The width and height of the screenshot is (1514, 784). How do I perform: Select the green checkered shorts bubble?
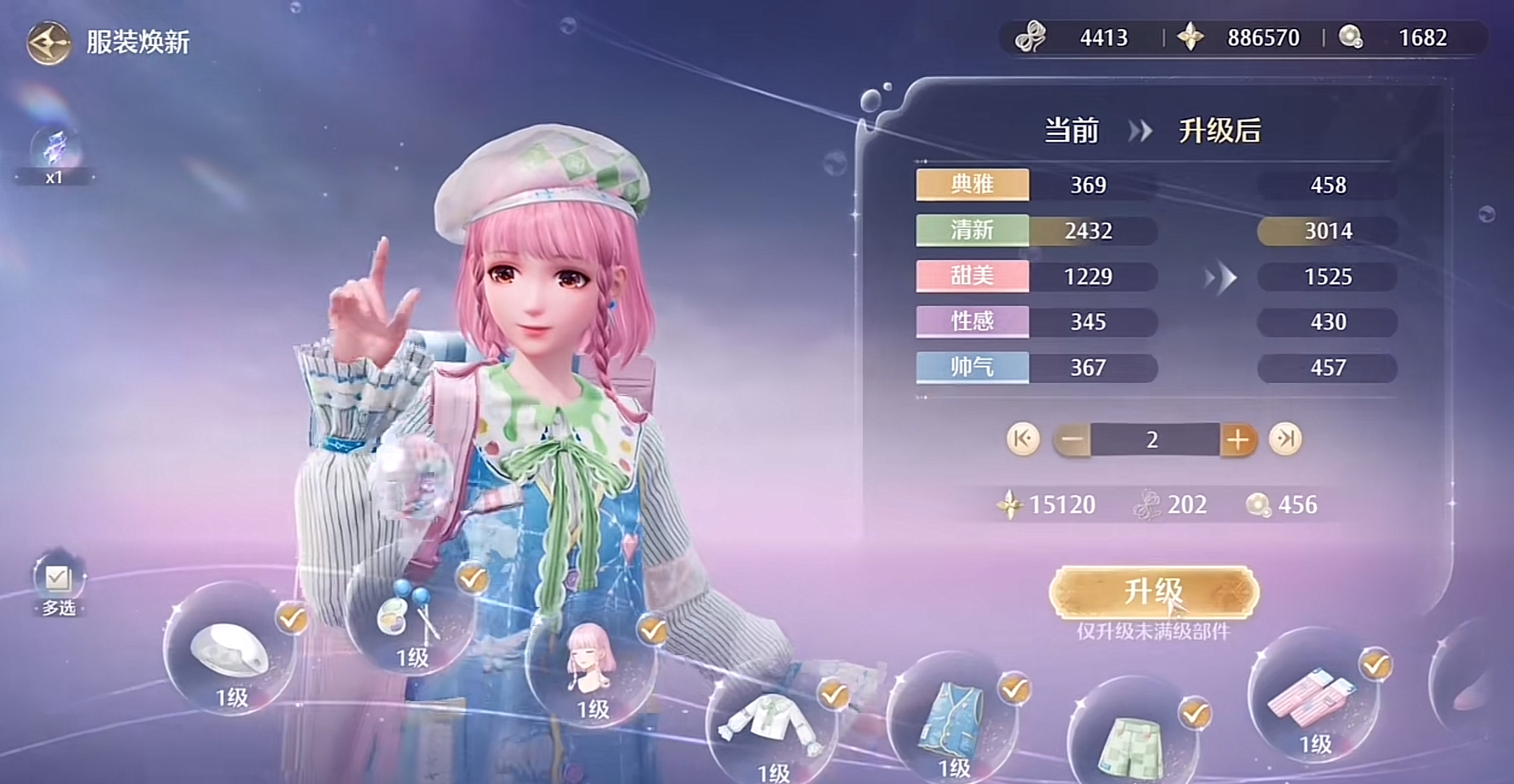click(x=1131, y=743)
